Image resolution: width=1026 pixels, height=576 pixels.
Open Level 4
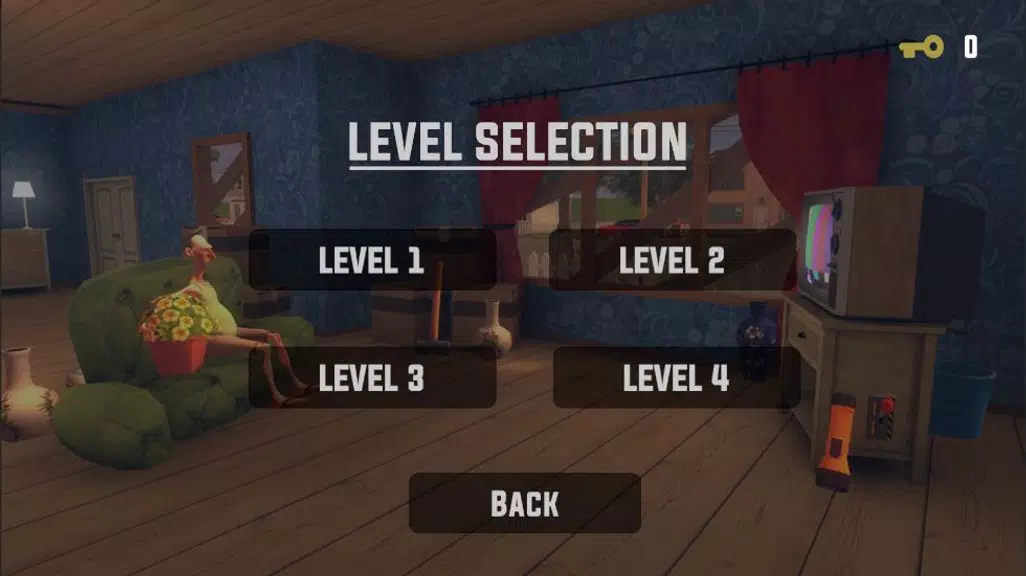[x=676, y=378]
